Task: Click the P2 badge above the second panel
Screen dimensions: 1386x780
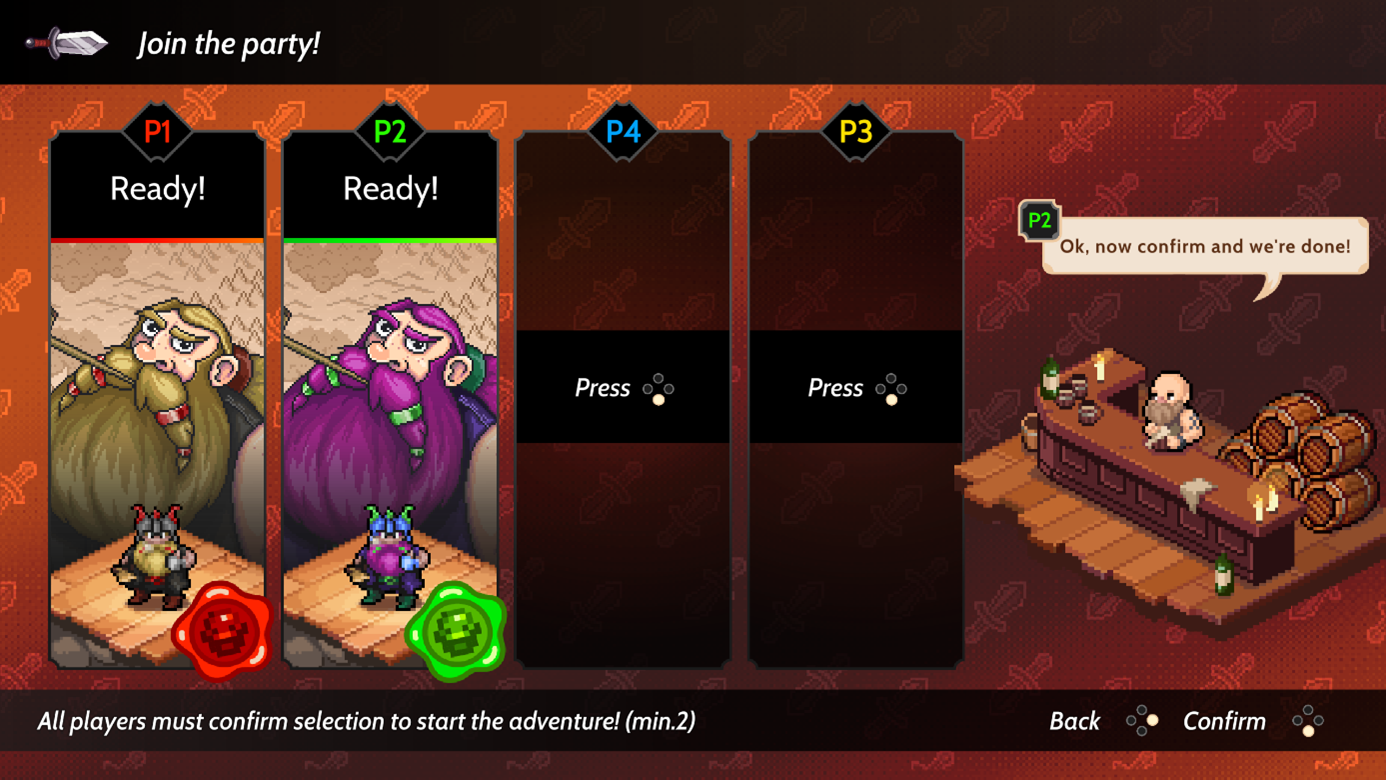Action: [x=389, y=131]
